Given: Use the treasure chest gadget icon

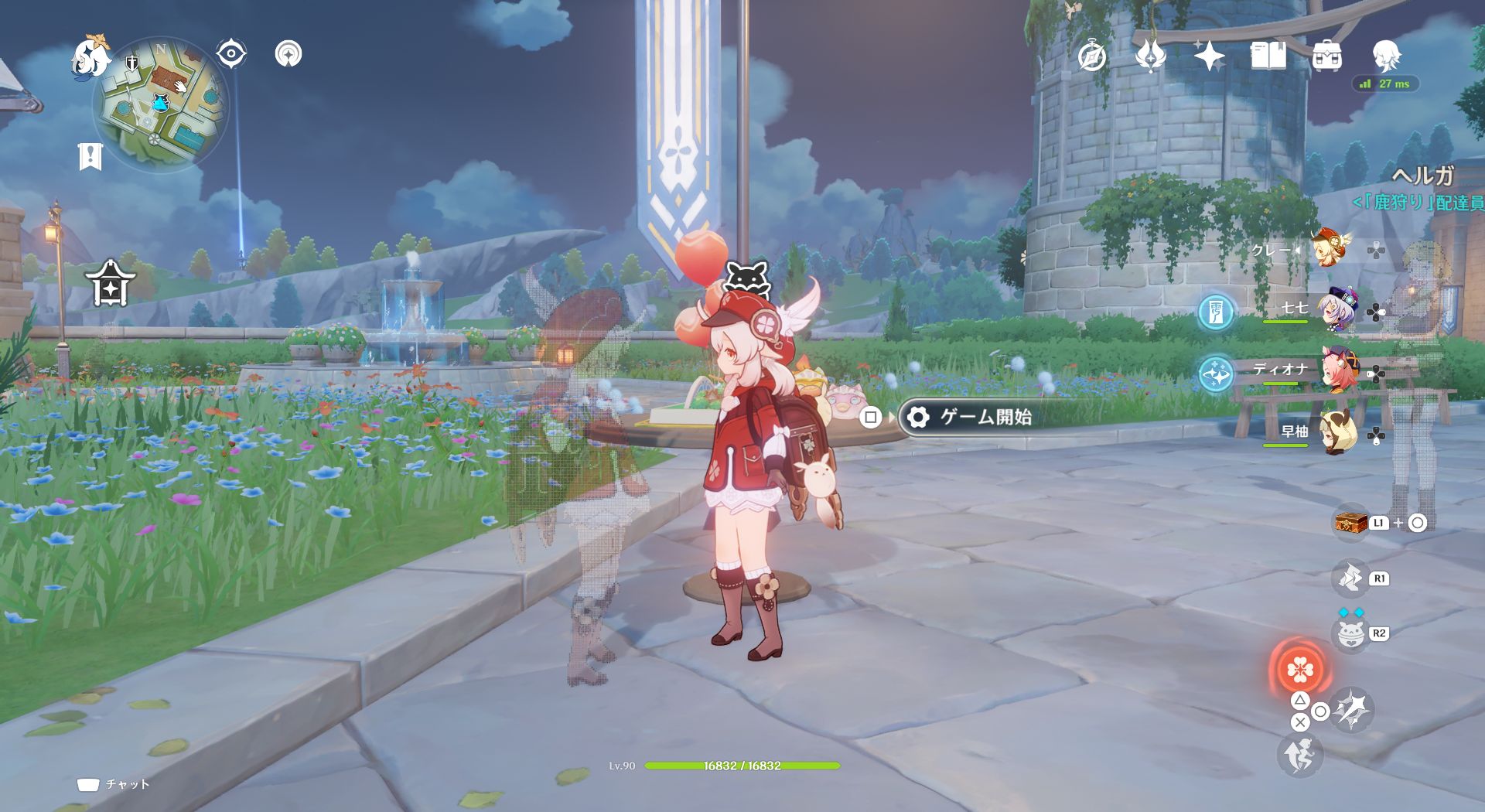Looking at the screenshot, I should 1350,523.
